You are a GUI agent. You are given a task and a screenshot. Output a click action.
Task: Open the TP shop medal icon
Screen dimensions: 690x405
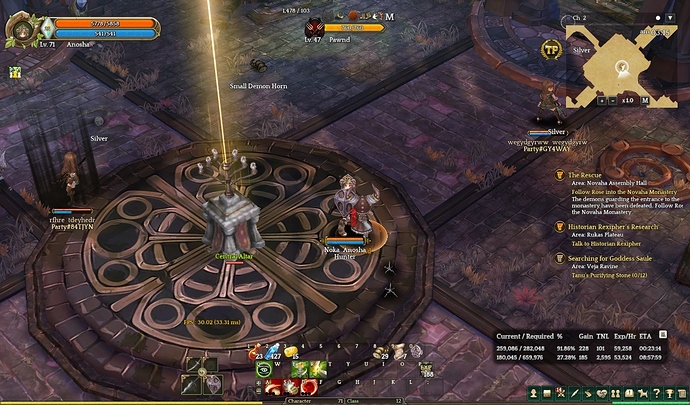pos(550,50)
